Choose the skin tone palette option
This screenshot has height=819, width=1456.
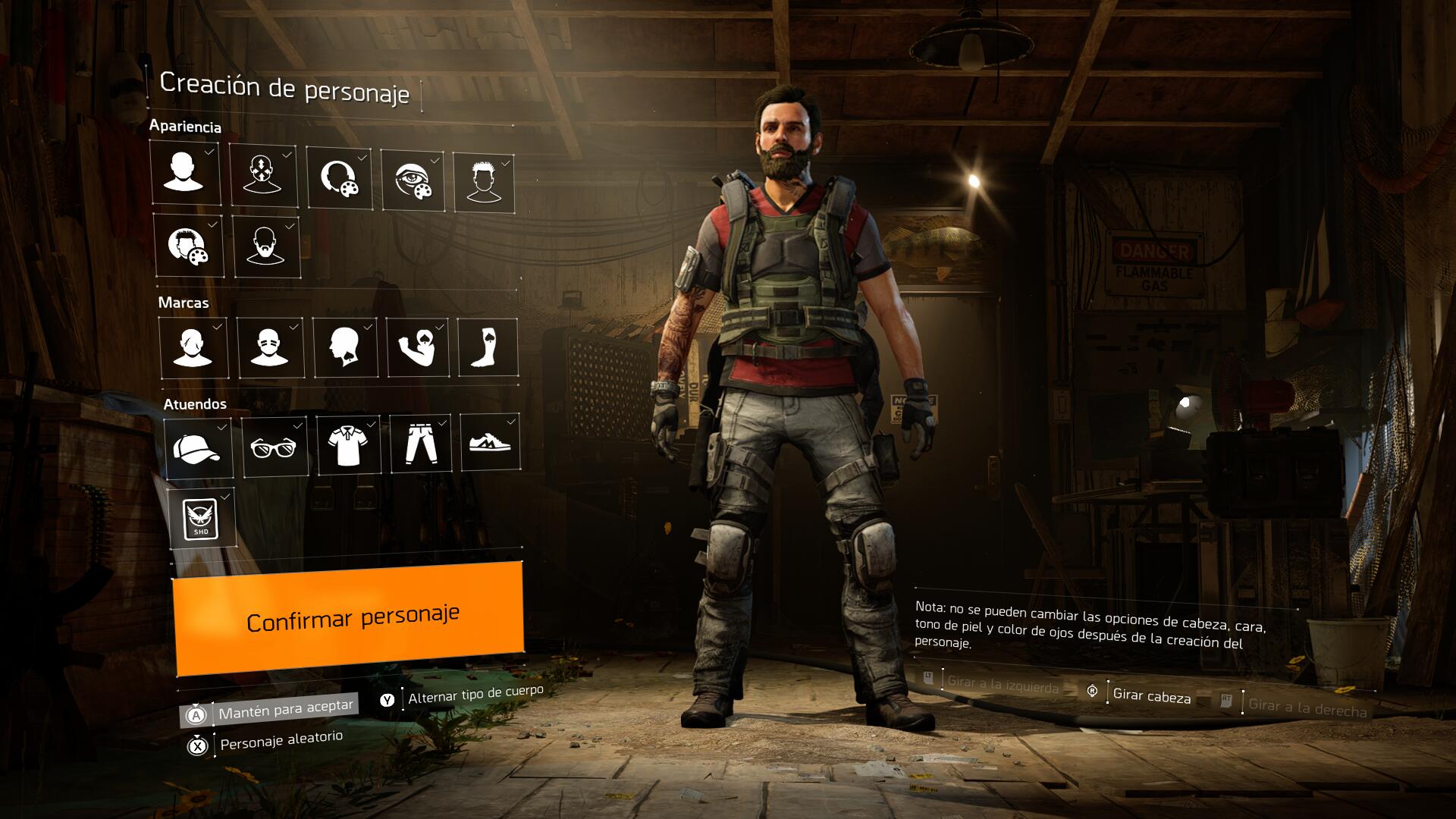339,179
